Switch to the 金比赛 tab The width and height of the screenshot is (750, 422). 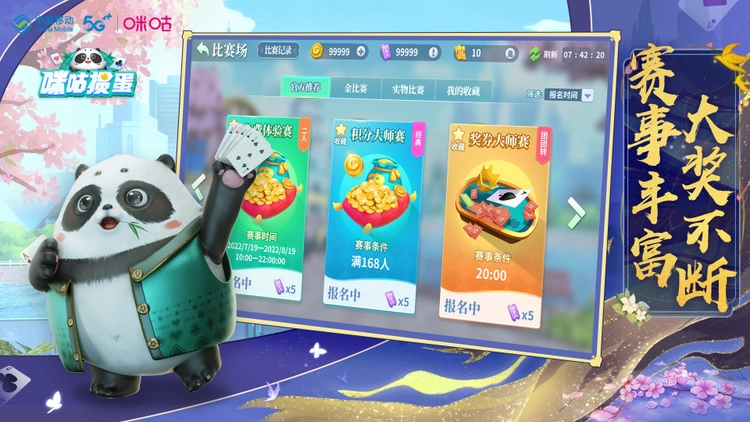[355, 89]
